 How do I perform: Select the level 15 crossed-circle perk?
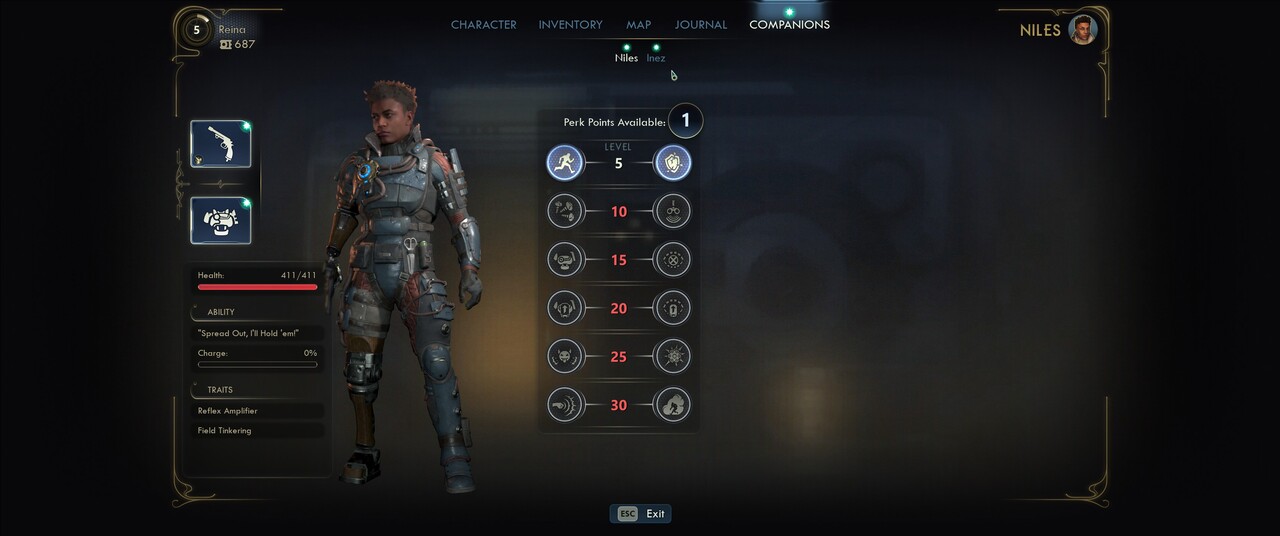673,260
